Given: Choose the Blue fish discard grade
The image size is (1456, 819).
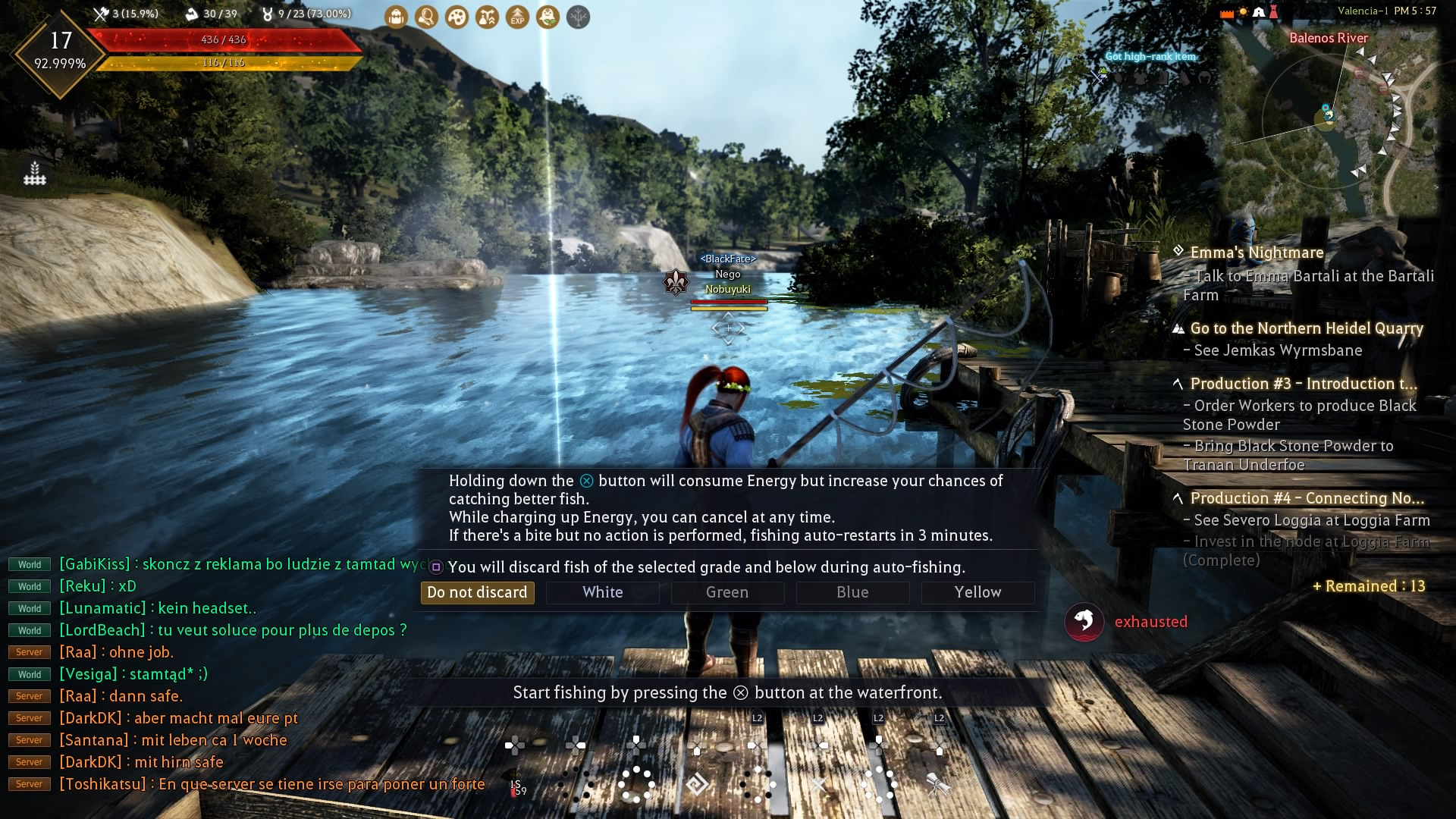Looking at the screenshot, I should [x=852, y=592].
